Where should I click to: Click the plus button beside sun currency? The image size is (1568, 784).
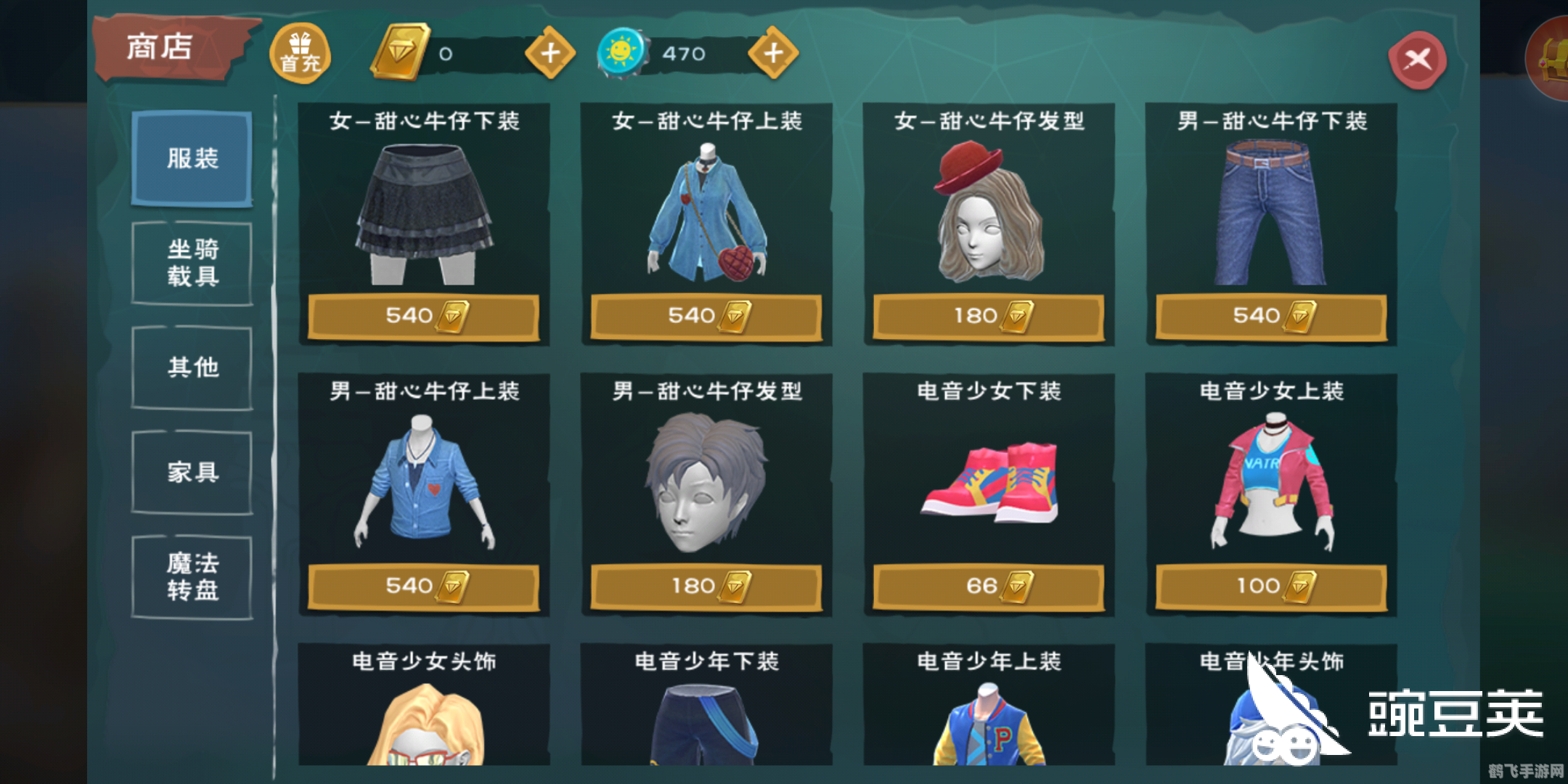click(773, 52)
